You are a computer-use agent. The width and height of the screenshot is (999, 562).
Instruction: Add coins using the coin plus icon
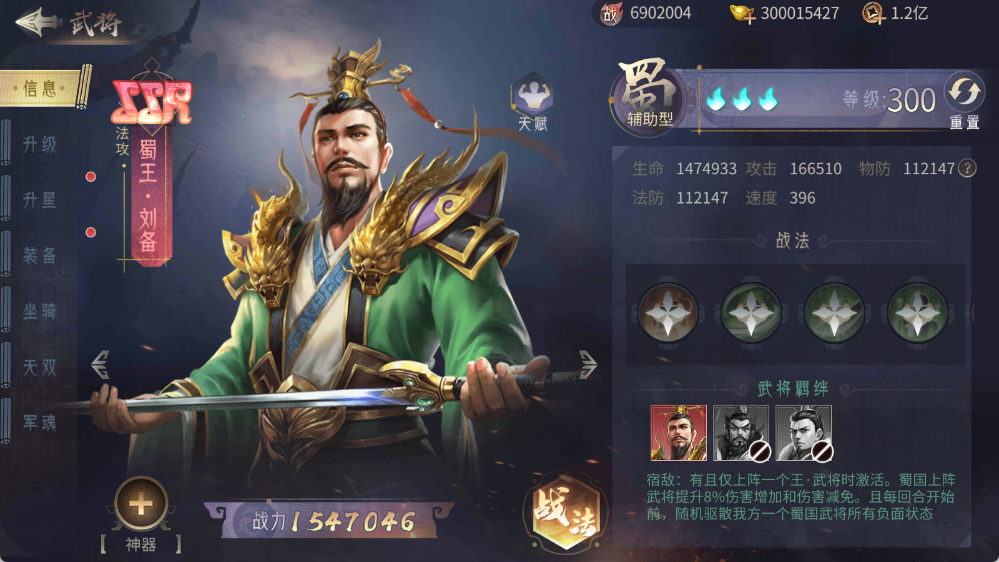point(873,14)
